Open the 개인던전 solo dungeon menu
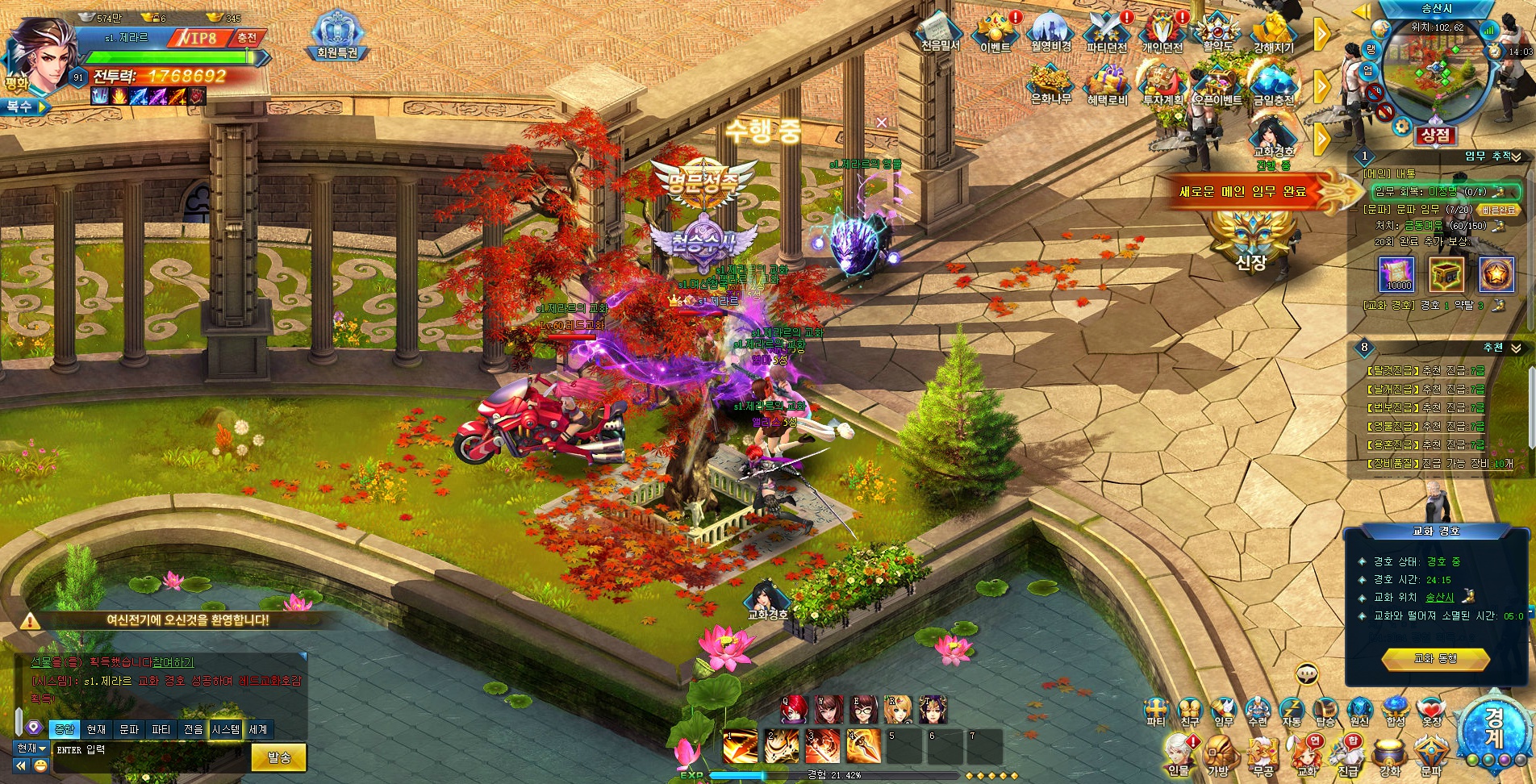Screen dimensions: 1536x784 [1162, 31]
